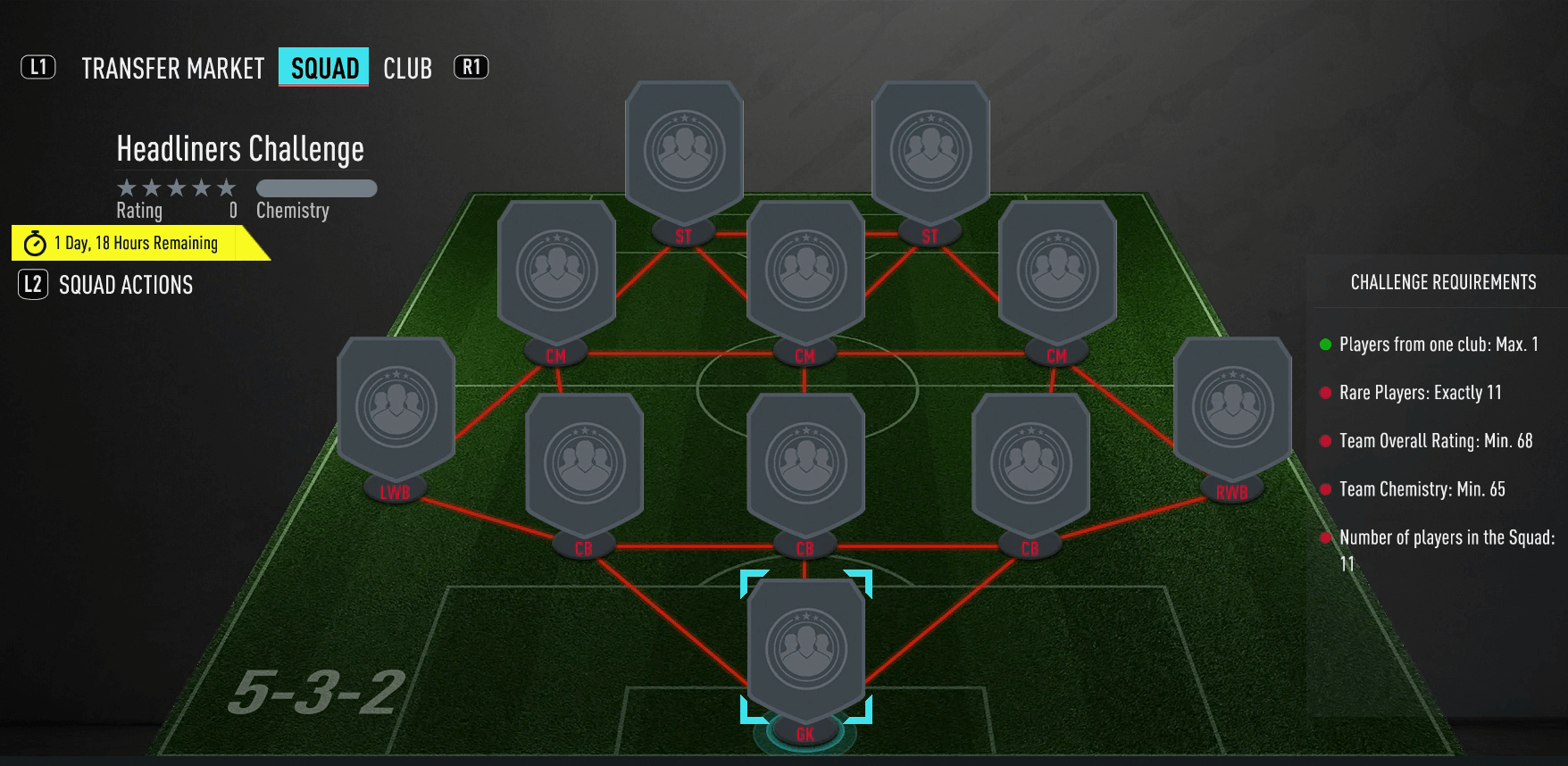Viewport: 1568px width, 766px height.
Task: Select the empty GK player slot
Action: [x=805, y=649]
